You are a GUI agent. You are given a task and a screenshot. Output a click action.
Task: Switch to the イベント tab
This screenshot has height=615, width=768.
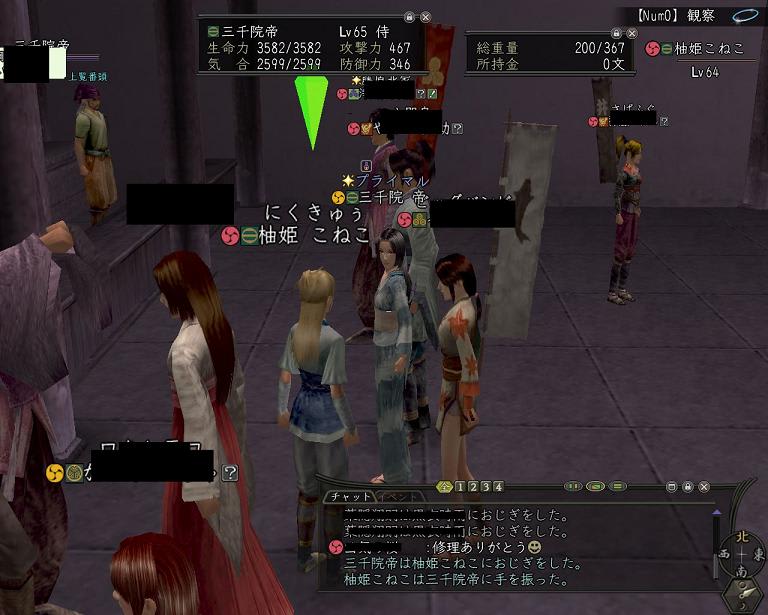pos(394,497)
